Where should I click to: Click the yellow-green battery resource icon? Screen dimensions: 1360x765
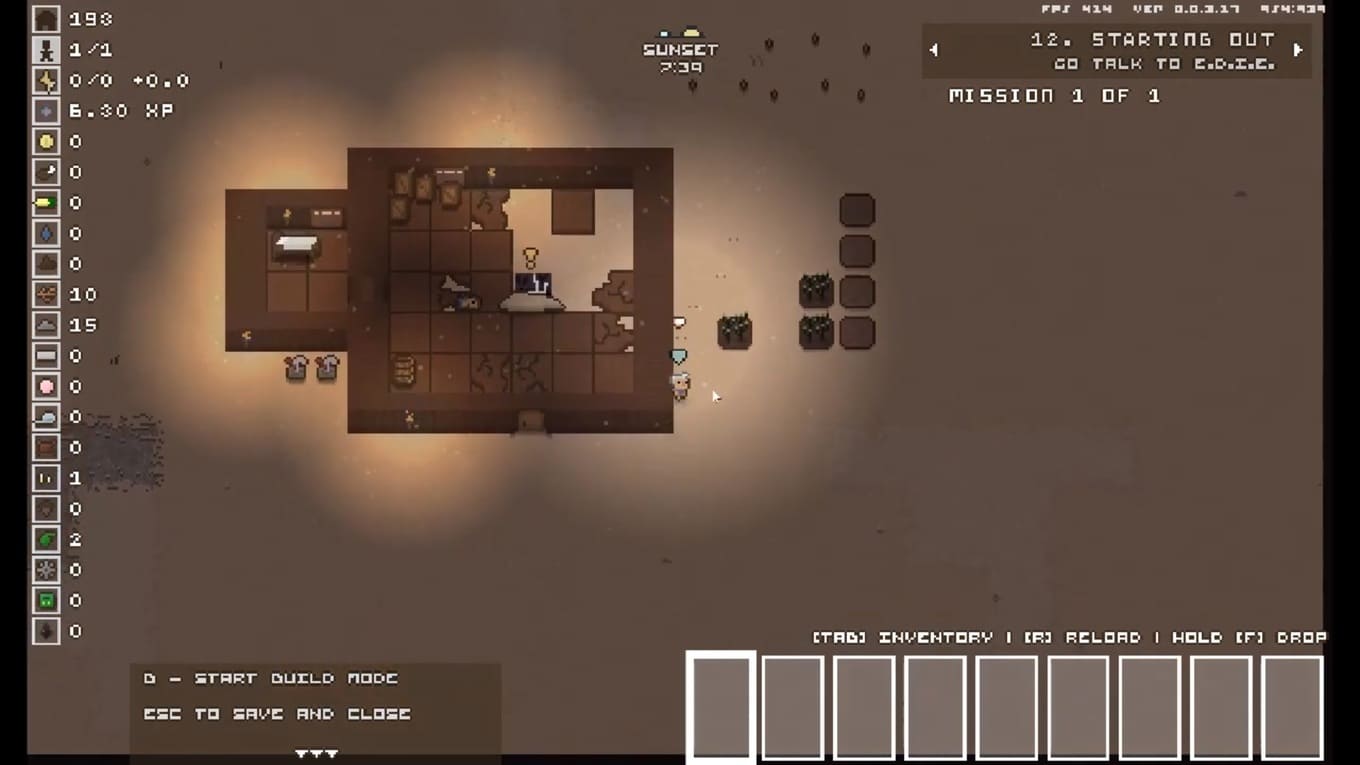(46, 203)
